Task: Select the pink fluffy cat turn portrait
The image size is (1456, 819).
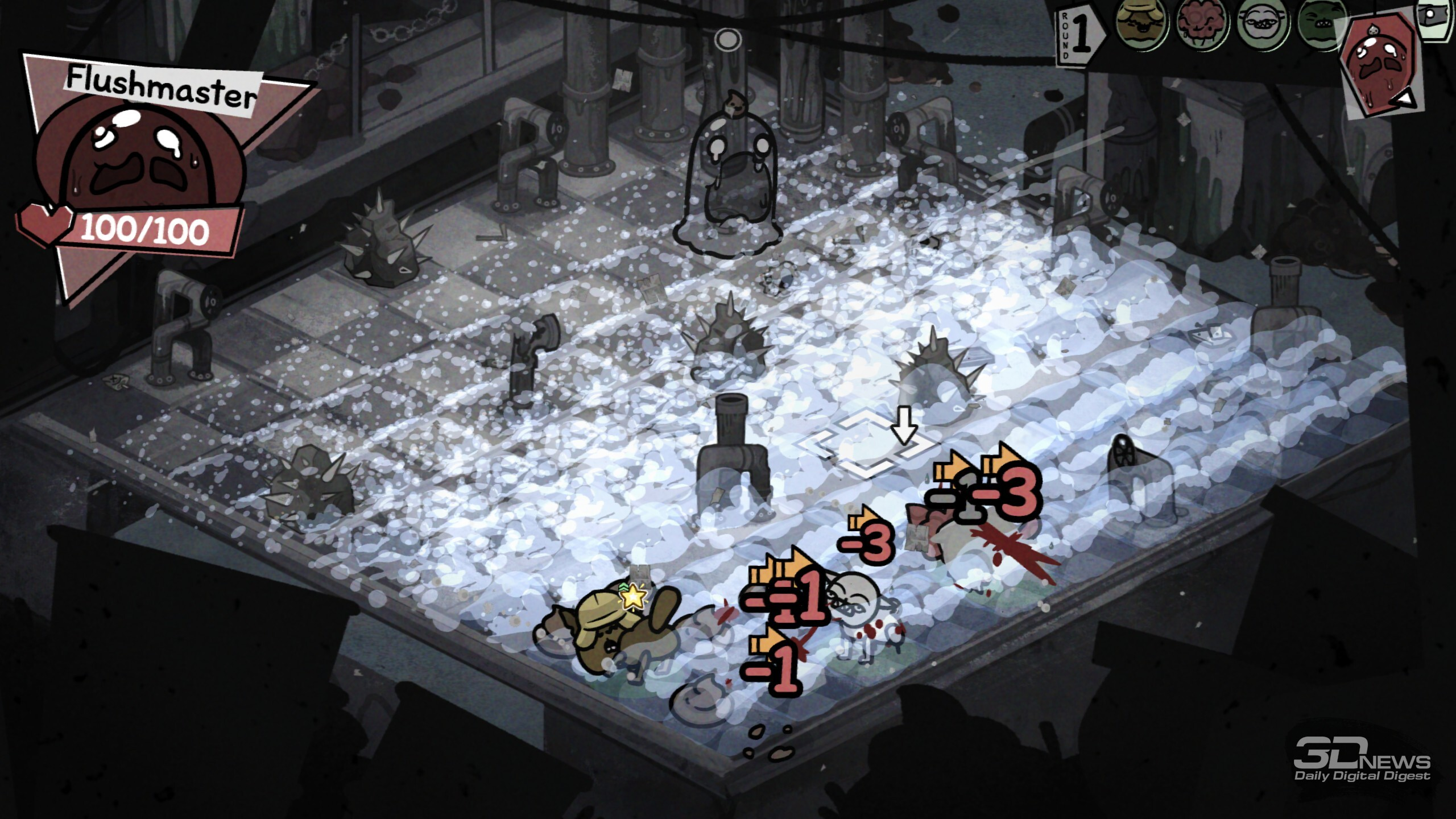Action: click(1202, 25)
